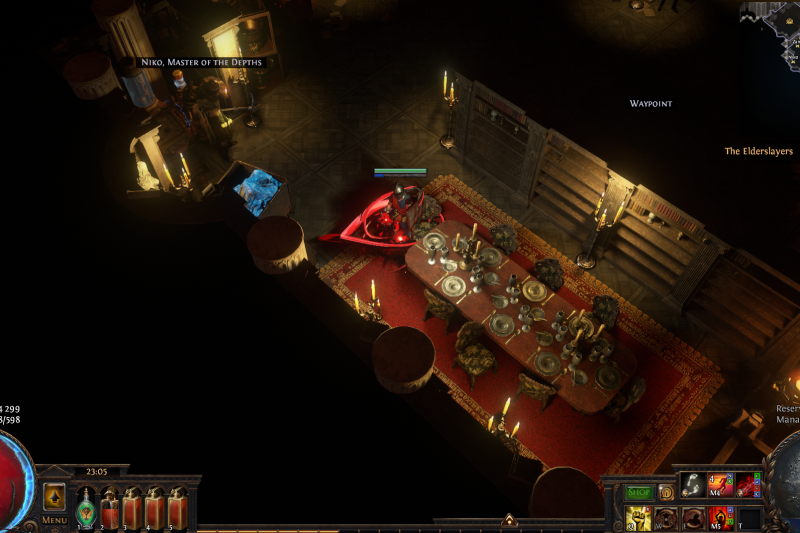Screen dimensions: 800x533
Task: Select the empty skill slot bound to T
Action: pos(748,517)
